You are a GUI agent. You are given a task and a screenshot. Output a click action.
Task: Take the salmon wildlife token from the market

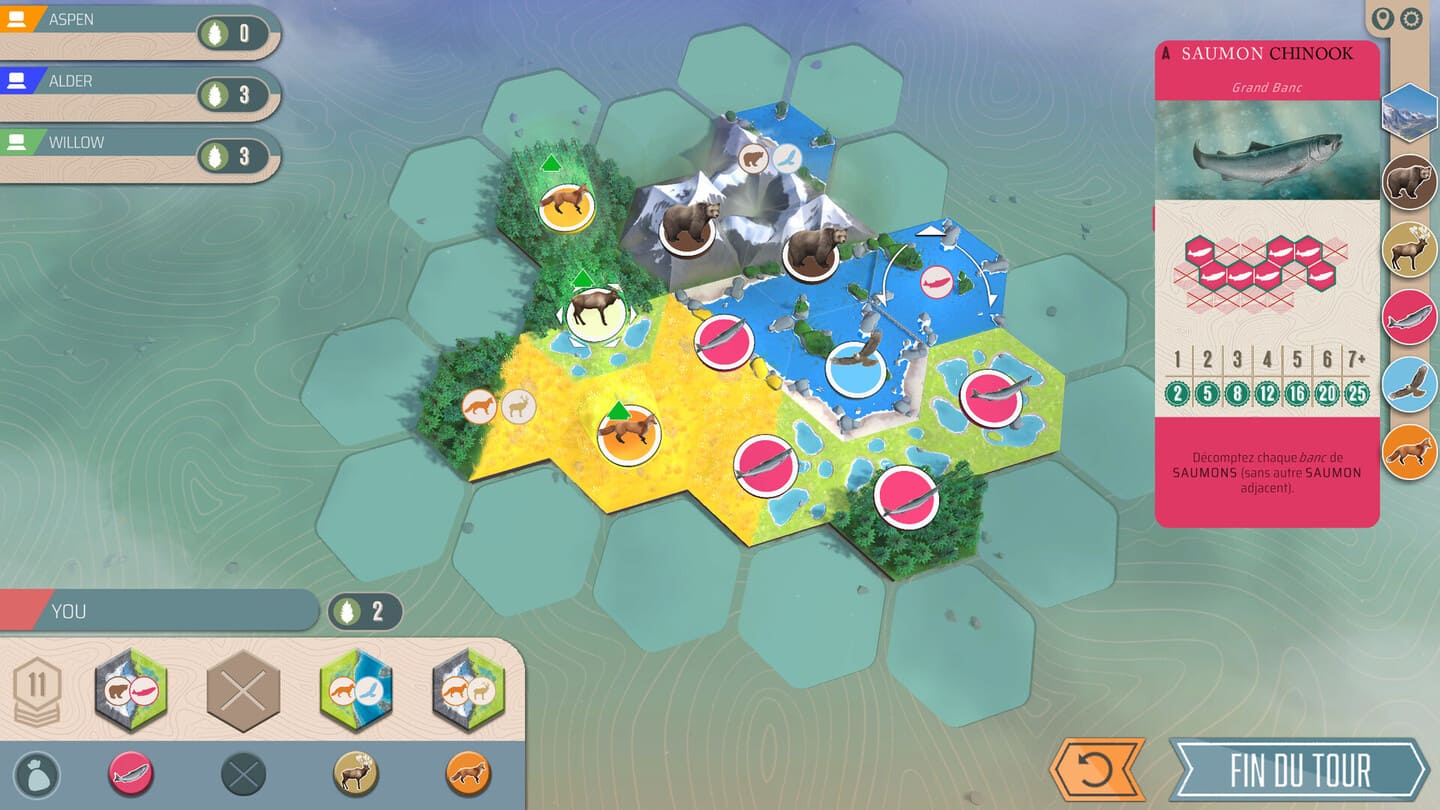[131, 774]
